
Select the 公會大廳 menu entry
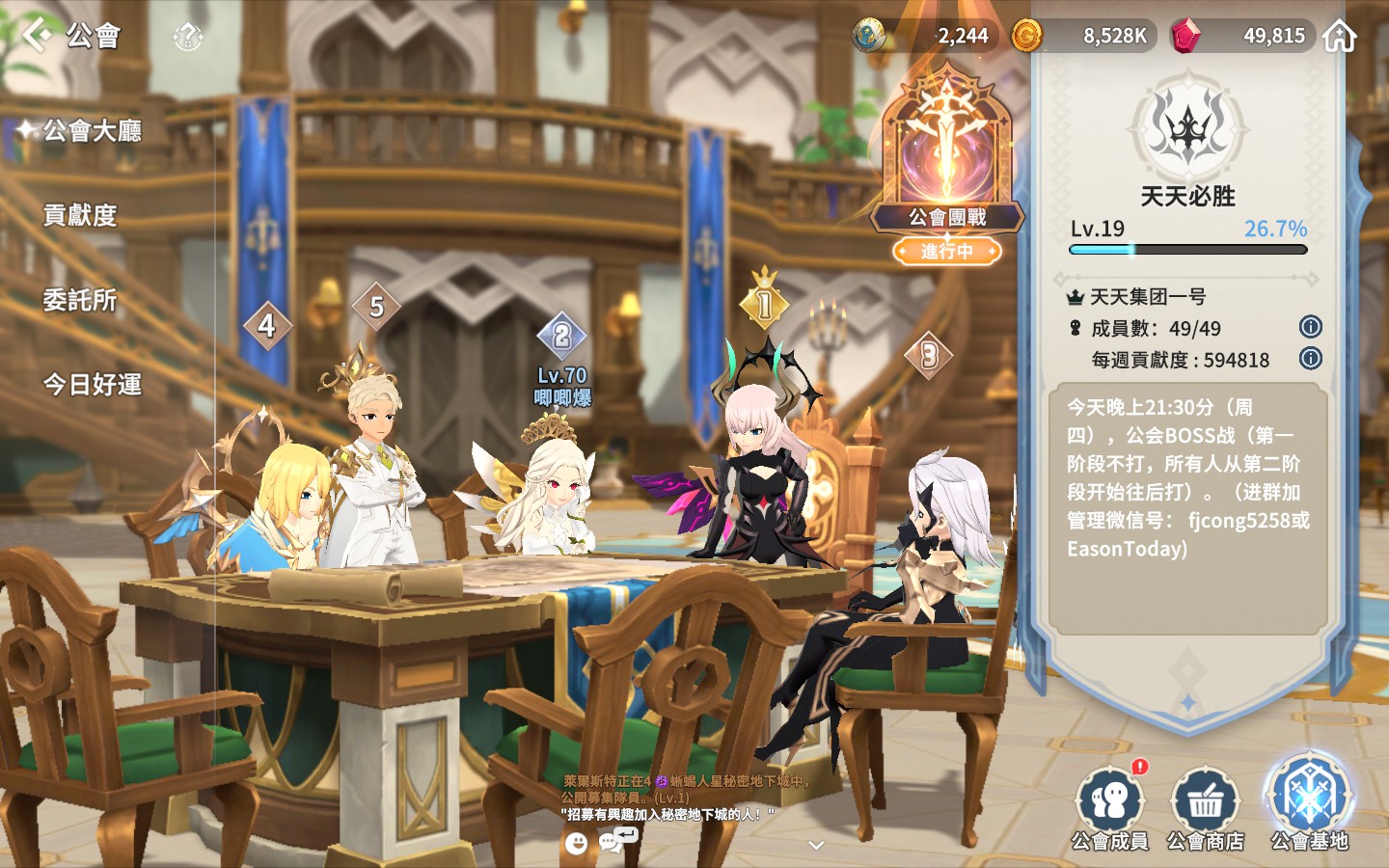pyautogui.click(x=92, y=130)
